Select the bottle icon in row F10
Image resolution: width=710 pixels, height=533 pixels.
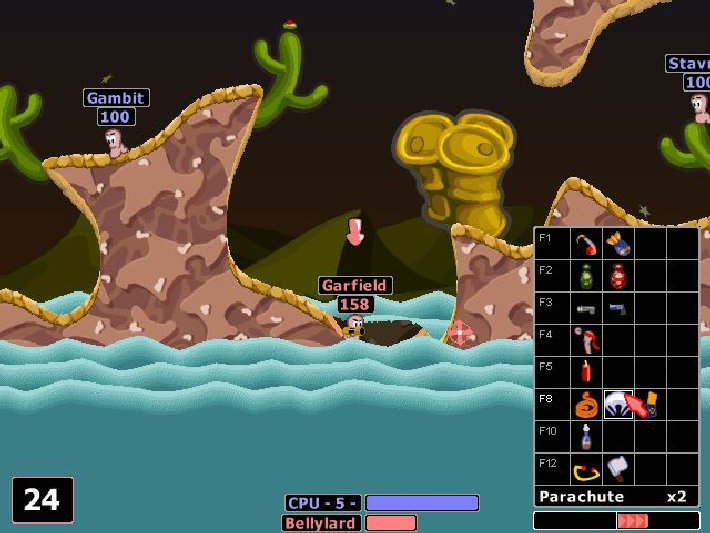tap(586, 436)
